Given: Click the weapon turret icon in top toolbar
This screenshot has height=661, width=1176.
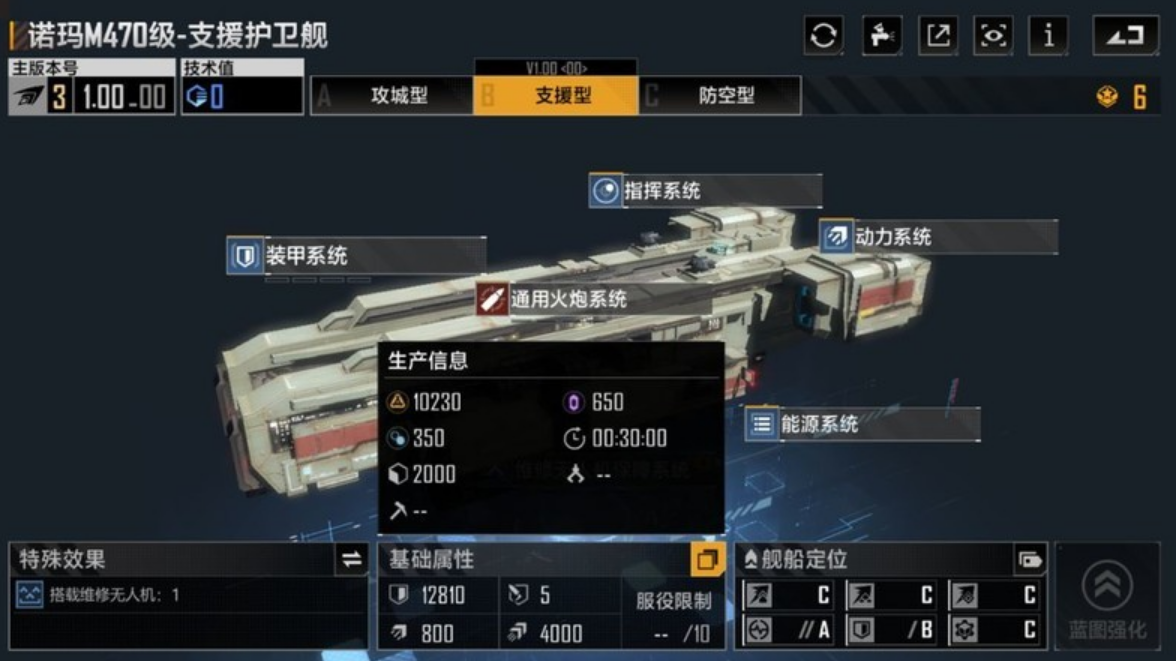Looking at the screenshot, I should [881, 36].
